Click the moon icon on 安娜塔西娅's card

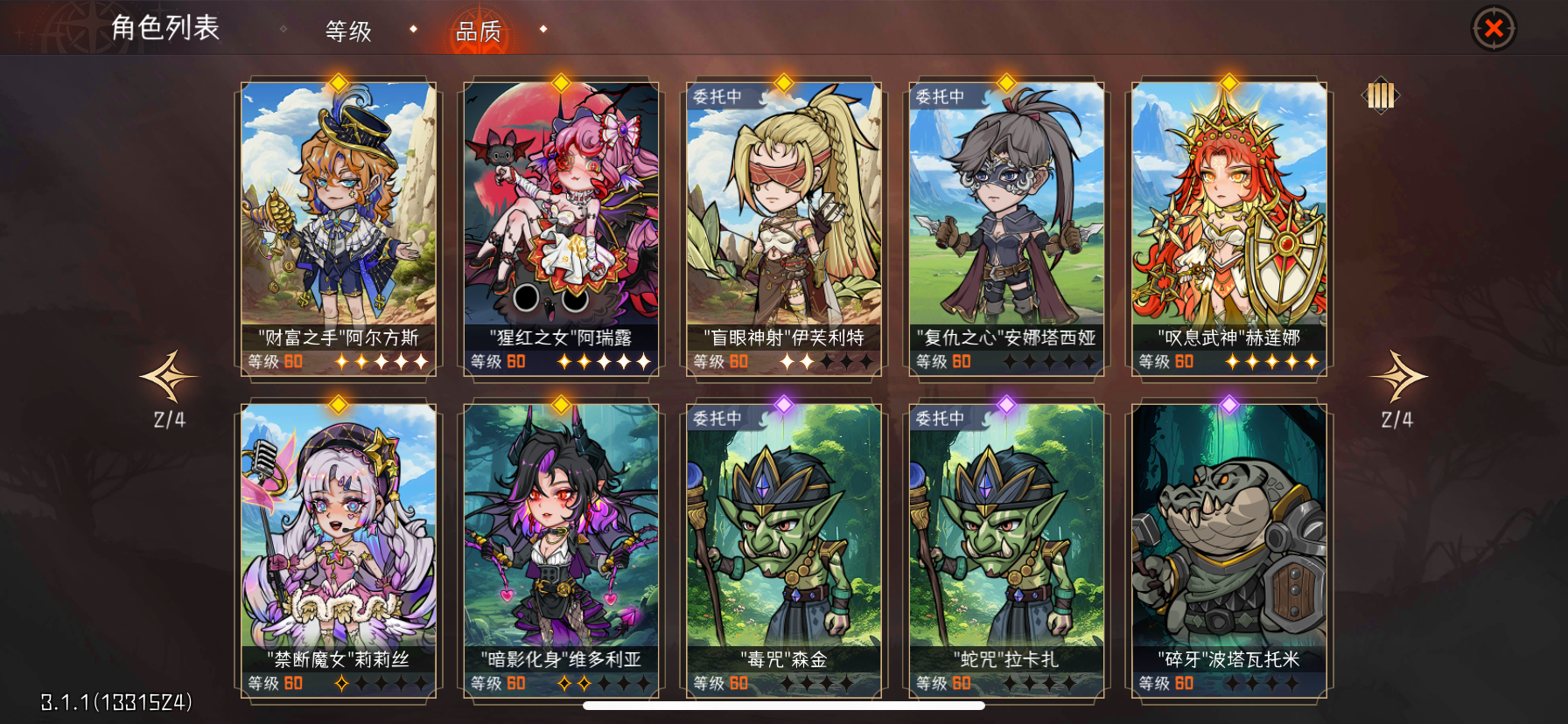(985, 99)
